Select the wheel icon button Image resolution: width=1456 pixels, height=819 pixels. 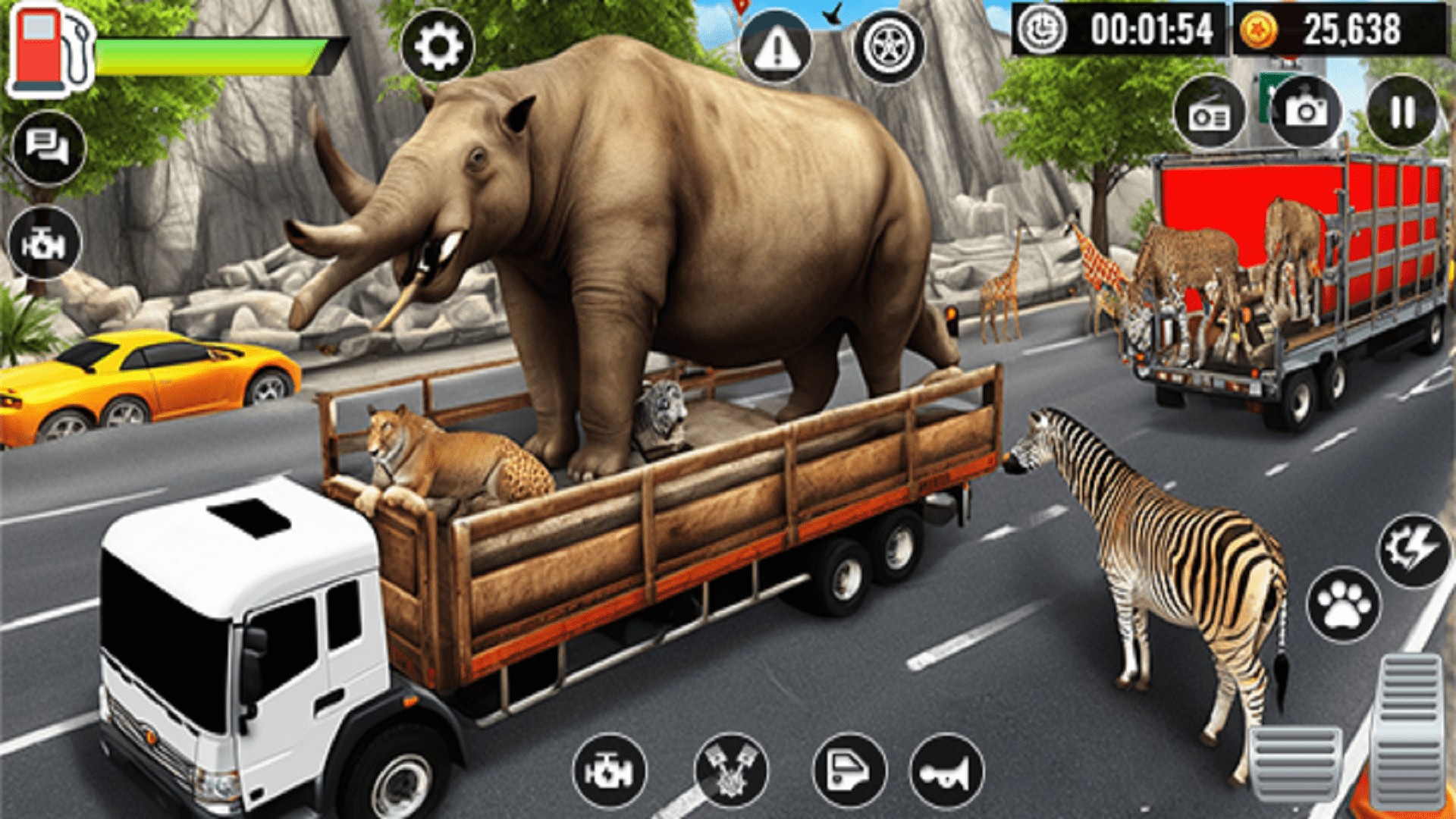pos(889,47)
